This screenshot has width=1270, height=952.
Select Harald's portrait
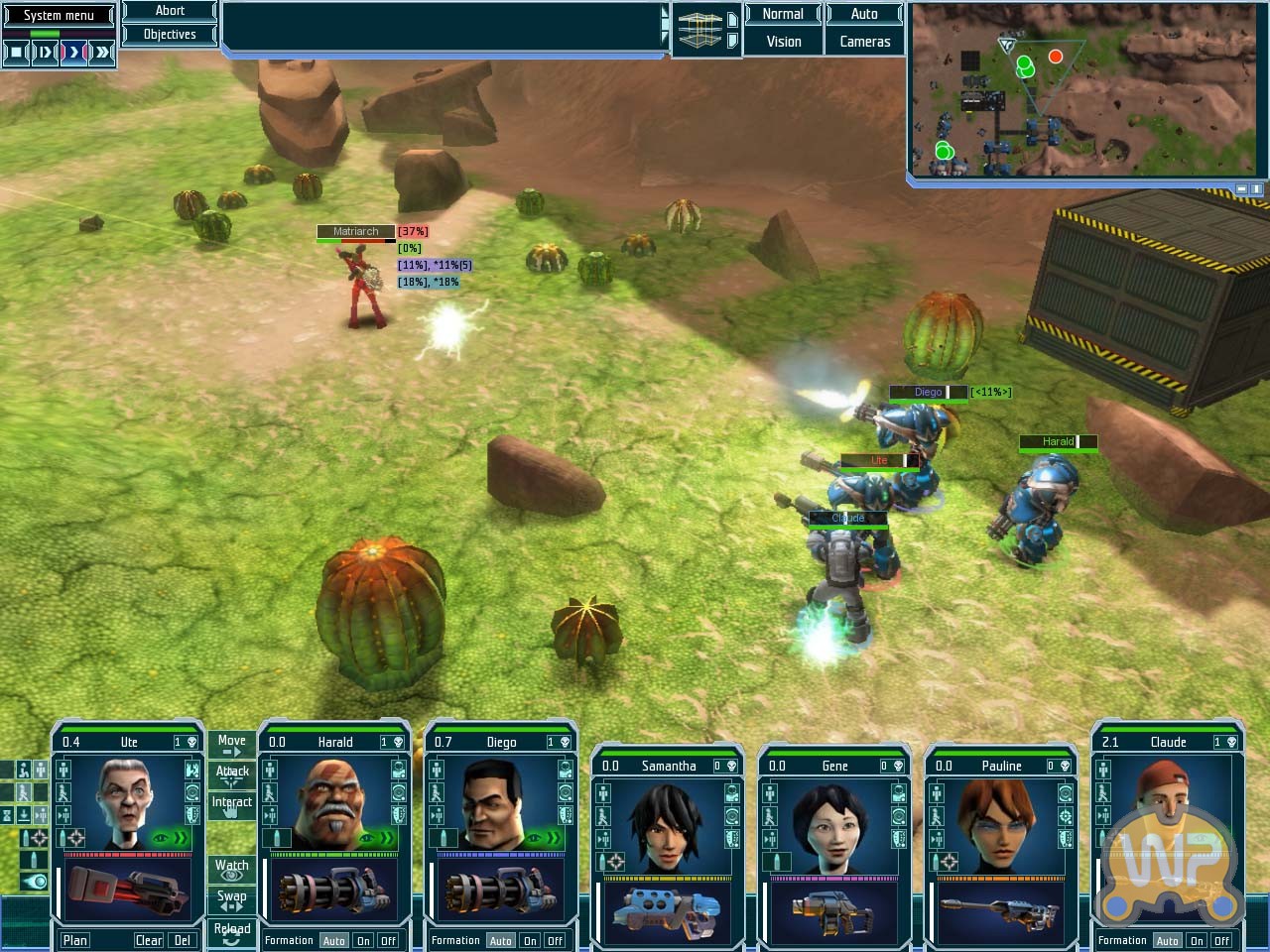[332, 803]
